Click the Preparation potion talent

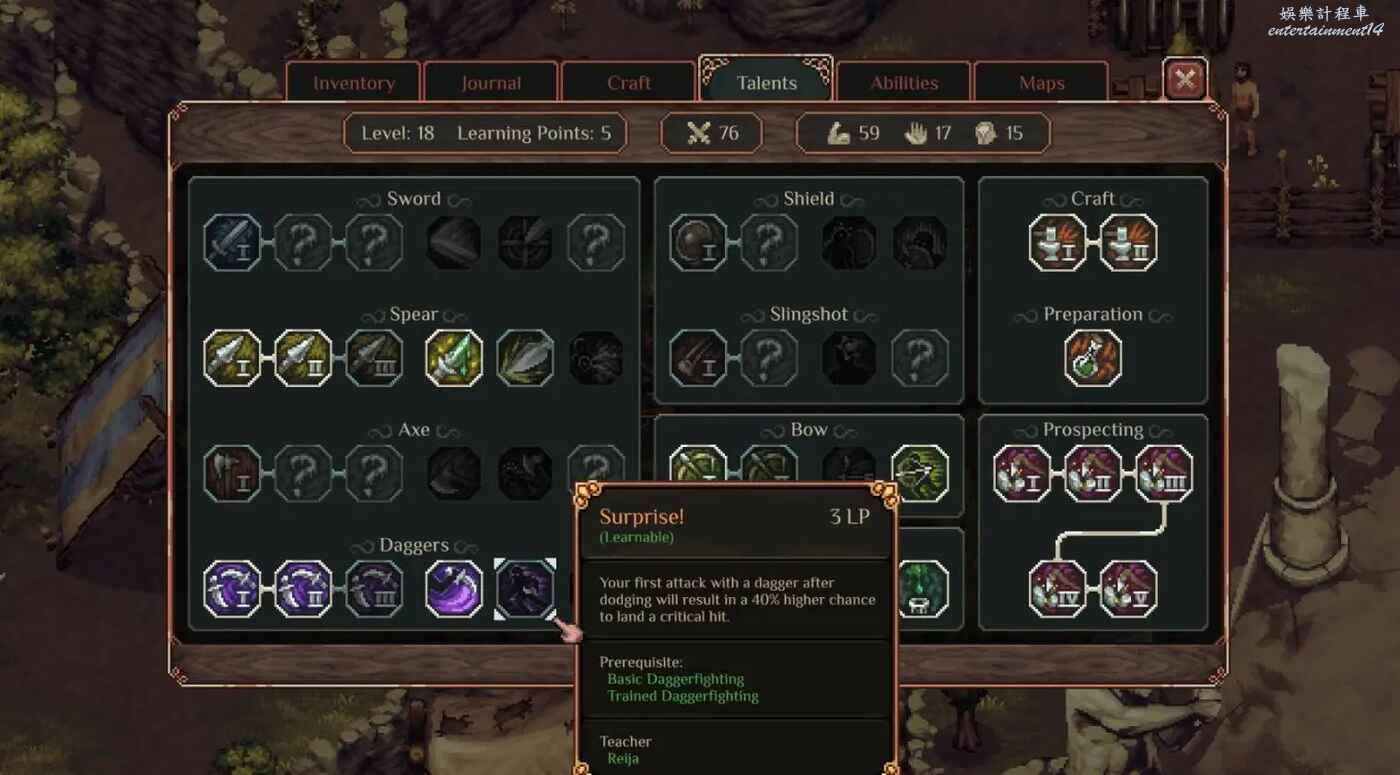coord(1093,358)
